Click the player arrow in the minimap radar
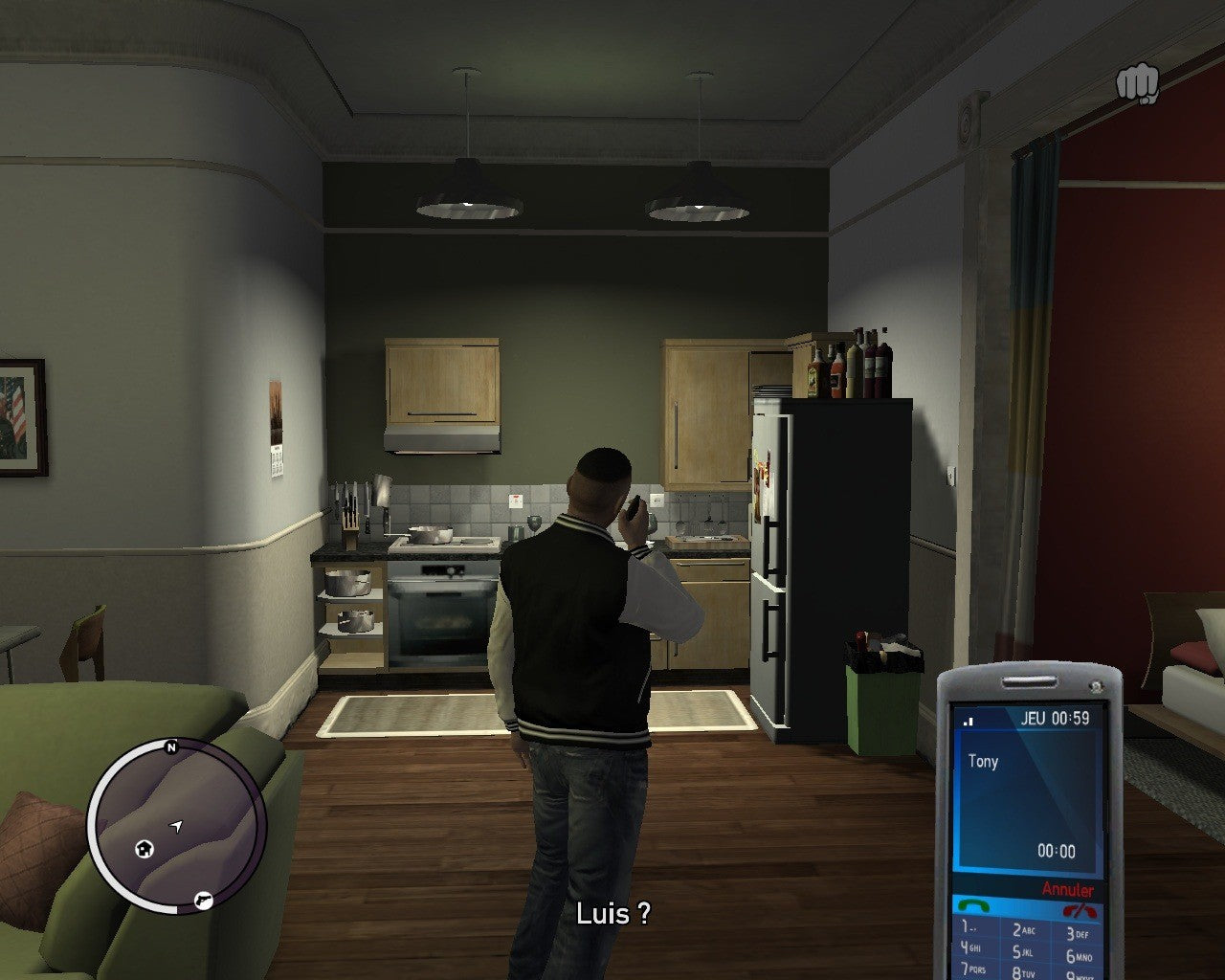The image size is (1225, 980). (x=177, y=824)
